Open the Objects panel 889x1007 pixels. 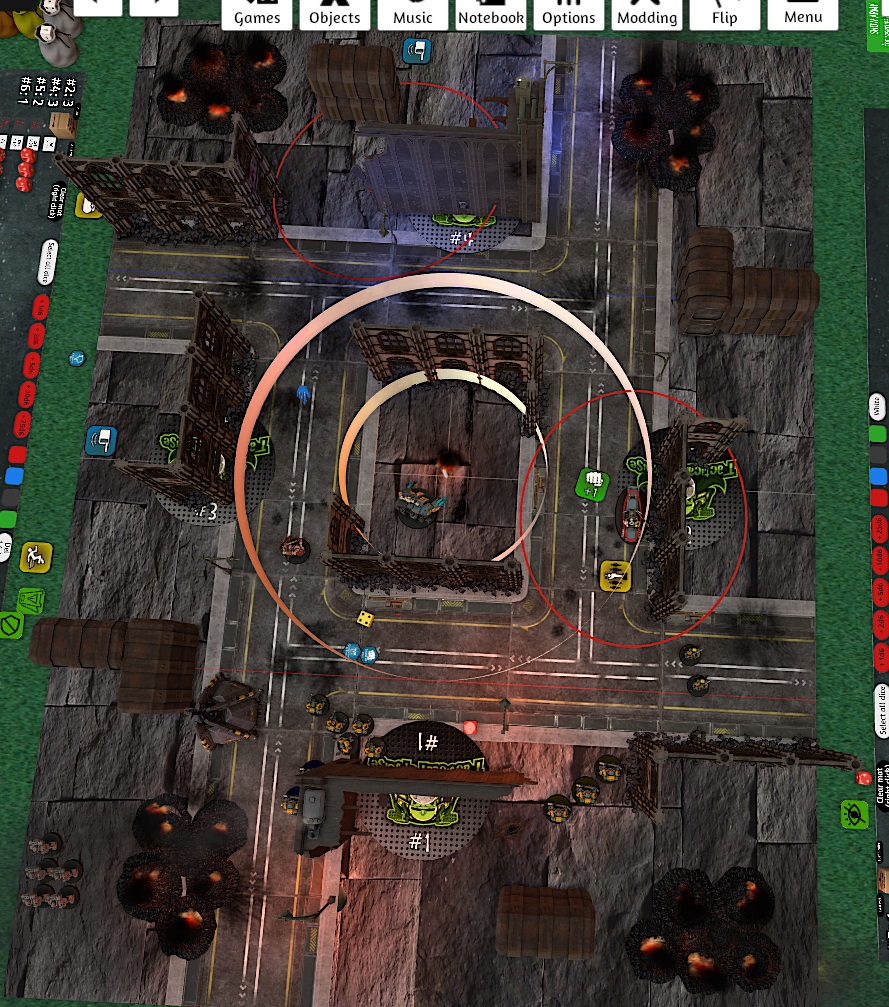point(334,14)
